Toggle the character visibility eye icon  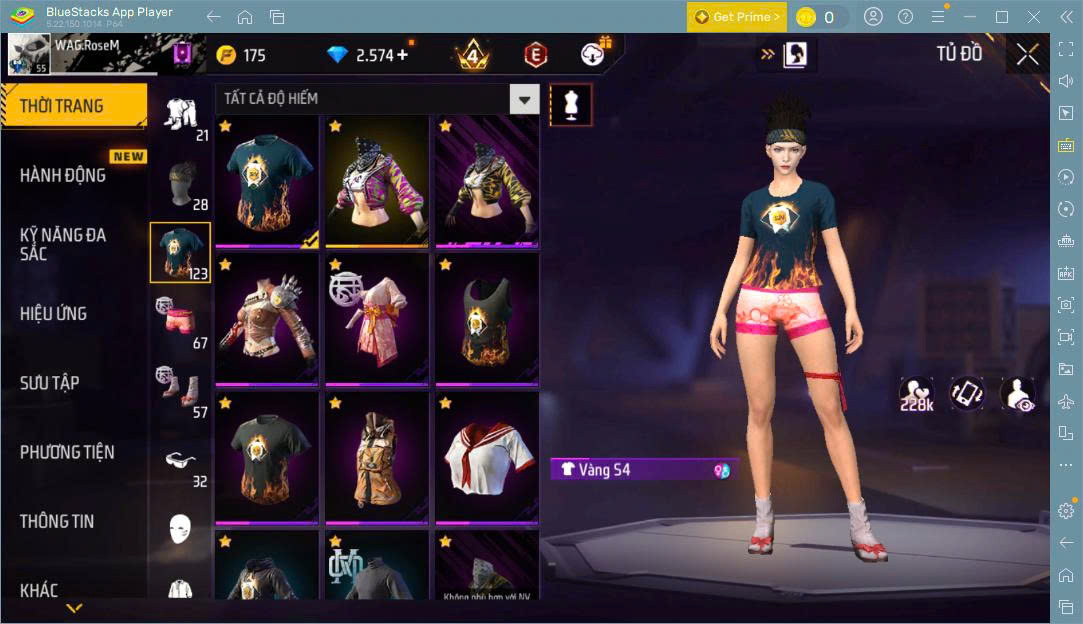pyautogui.click(x=1018, y=393)
